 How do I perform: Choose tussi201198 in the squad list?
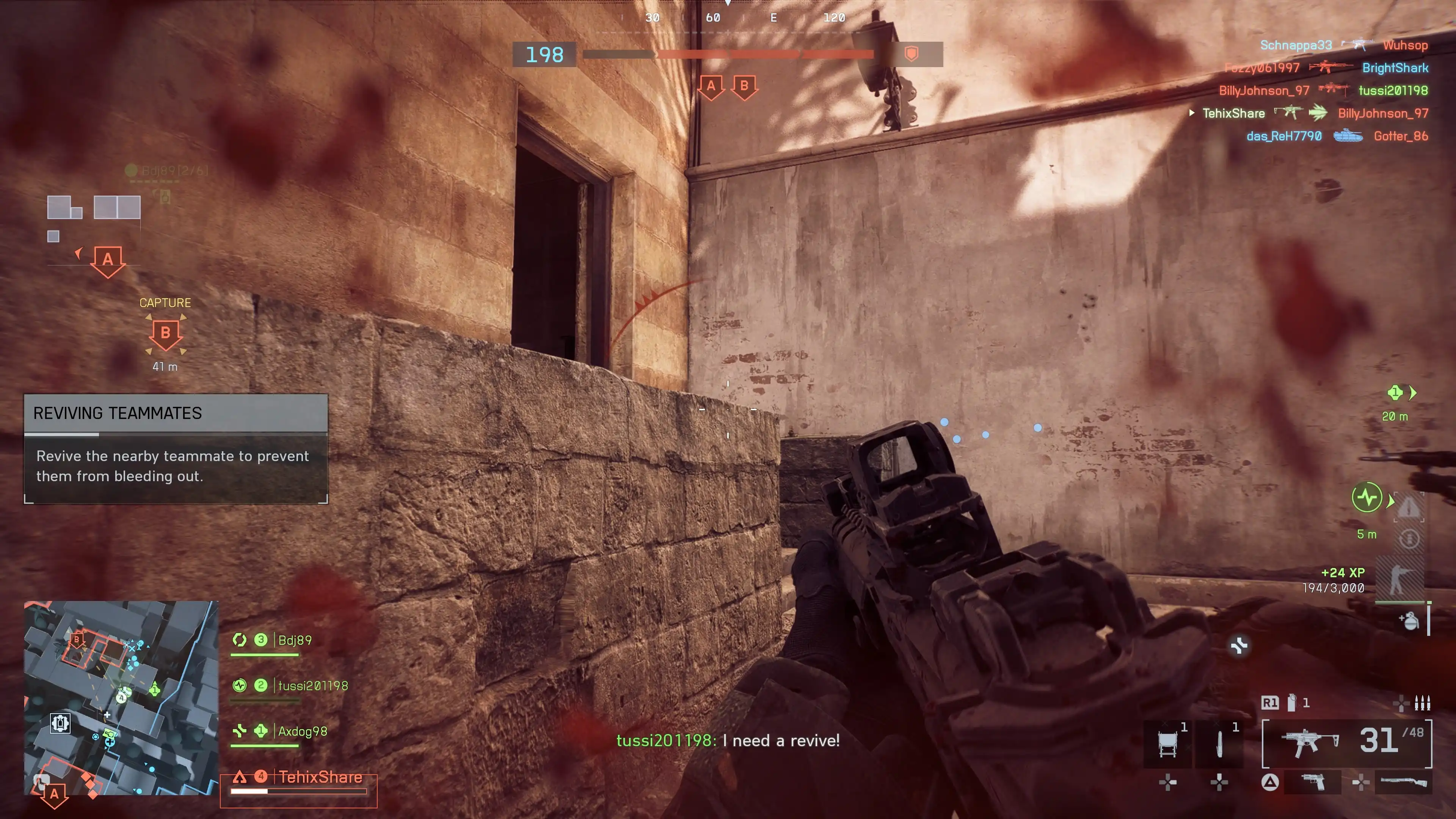(x=312, y=686)
